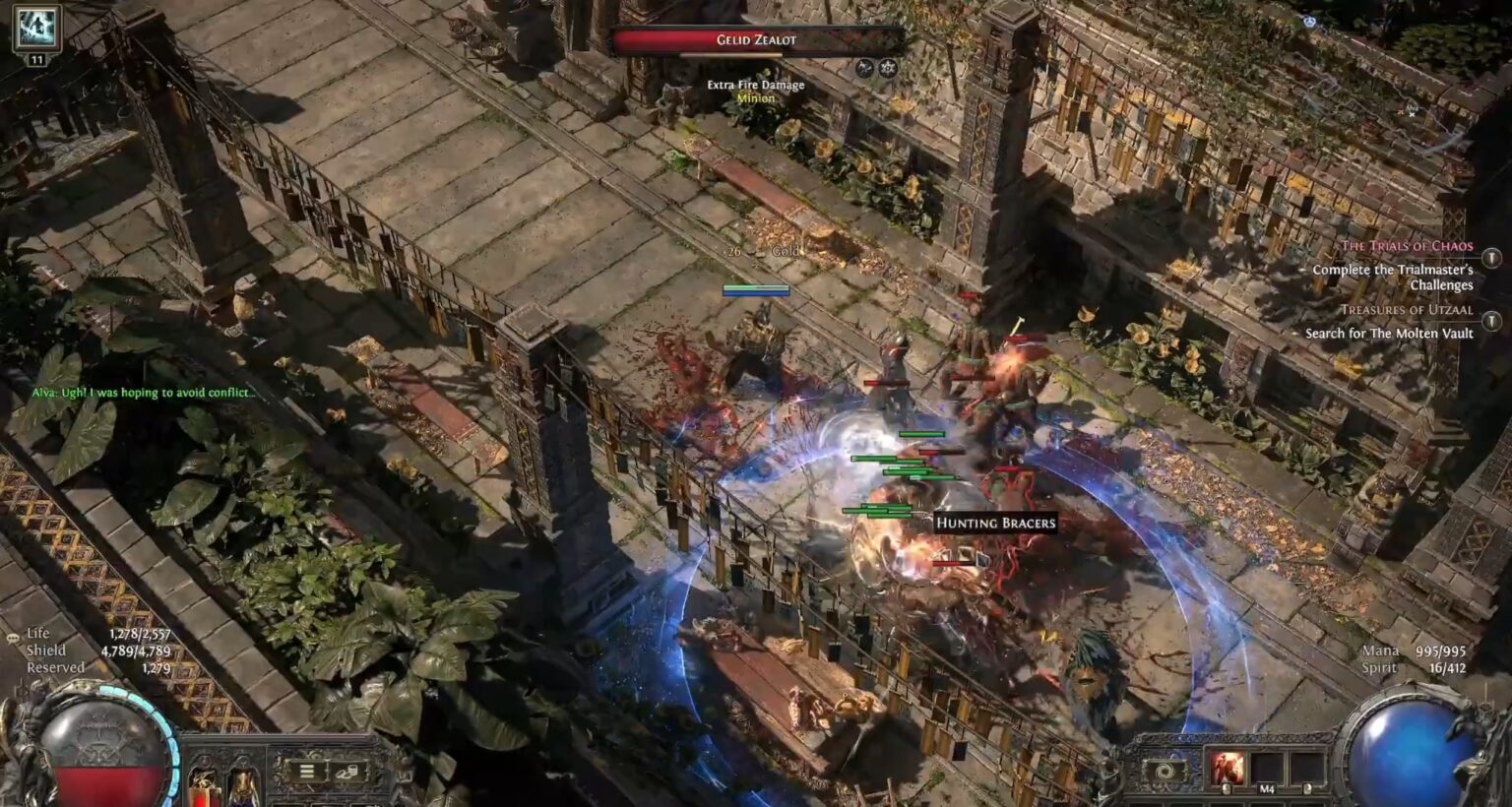Viewport: 1512px width, 807px height.
Task: Toggle the Trials of Chaos tracker marker
Action: (x=1492, y=259)
